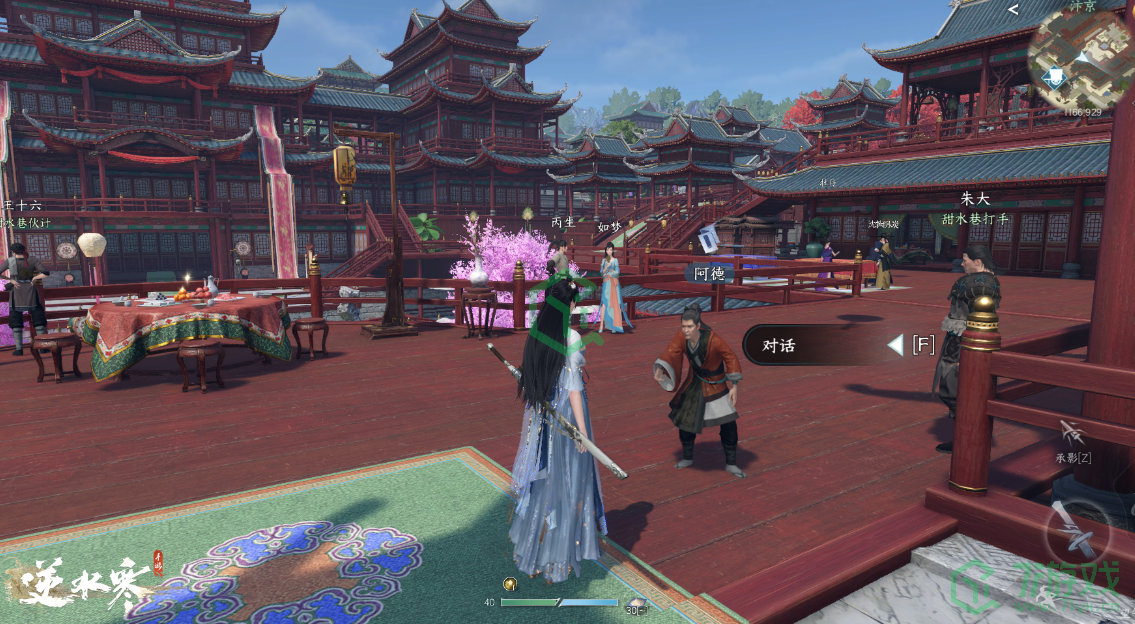Click the golden buff icon above the health bar
1135x624 pixels.
(x=510, y=585)
